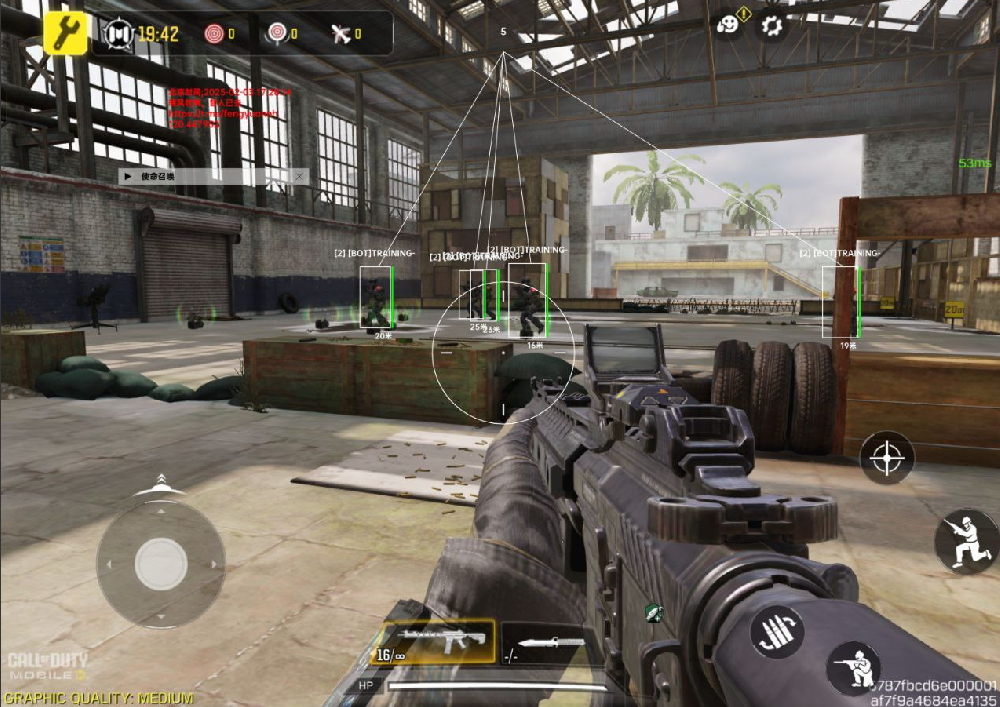Tap the prone soldier stance button
Image resolution: width=1000 pixels, height=707 pixels.
pyautogui.click(x=853, y=668)
